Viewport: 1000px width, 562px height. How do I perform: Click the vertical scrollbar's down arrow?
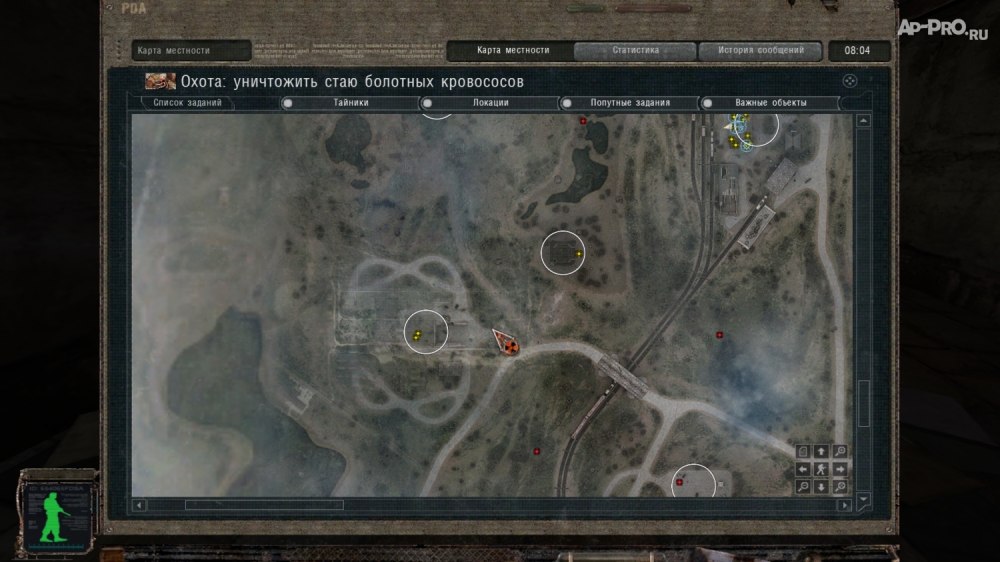(x=864, y=497)
